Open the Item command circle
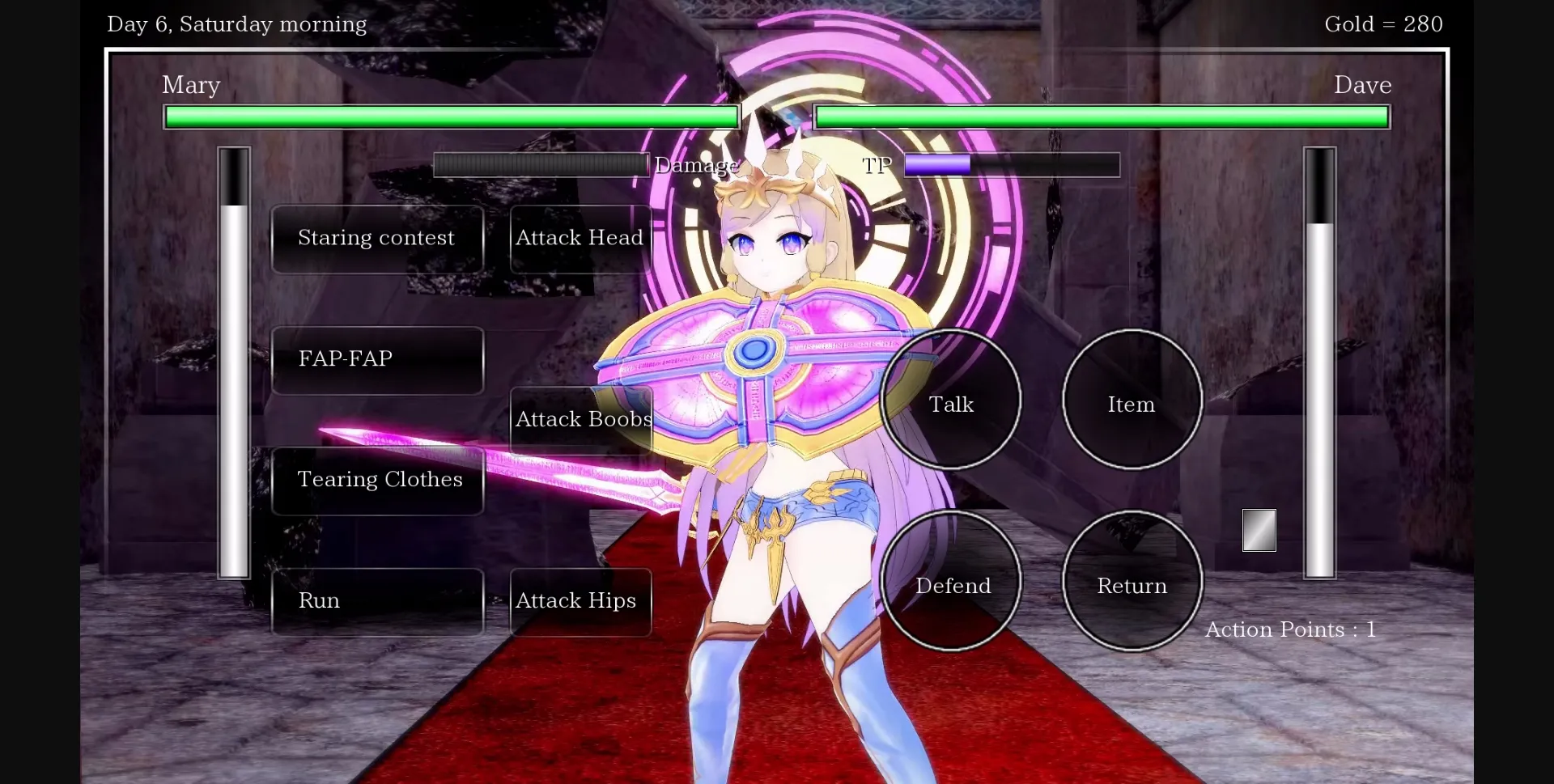The height and width of the screenshot is (784, 1554). [x=1131, y=402]
